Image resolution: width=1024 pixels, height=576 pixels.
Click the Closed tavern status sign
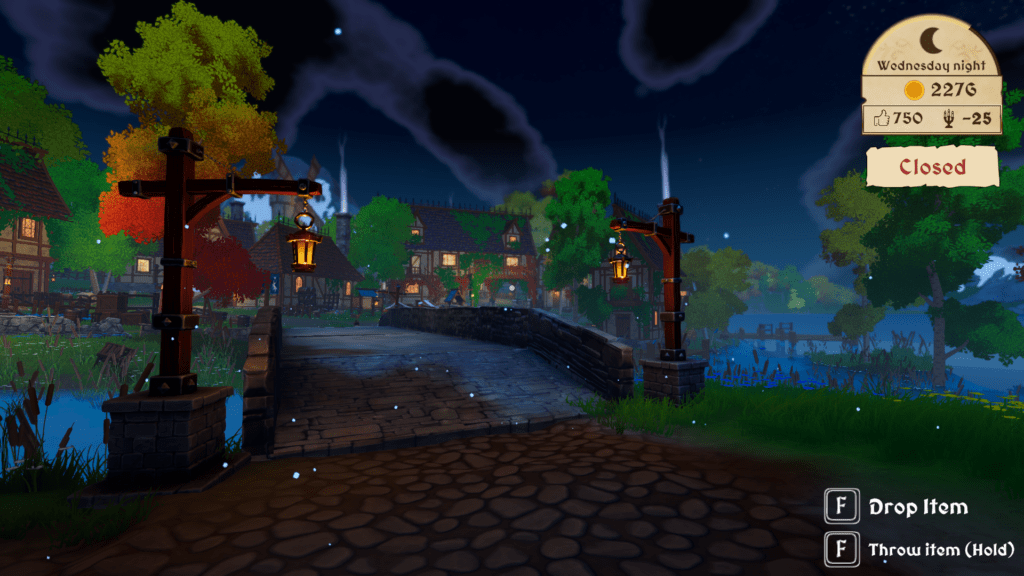pos(932,167)
